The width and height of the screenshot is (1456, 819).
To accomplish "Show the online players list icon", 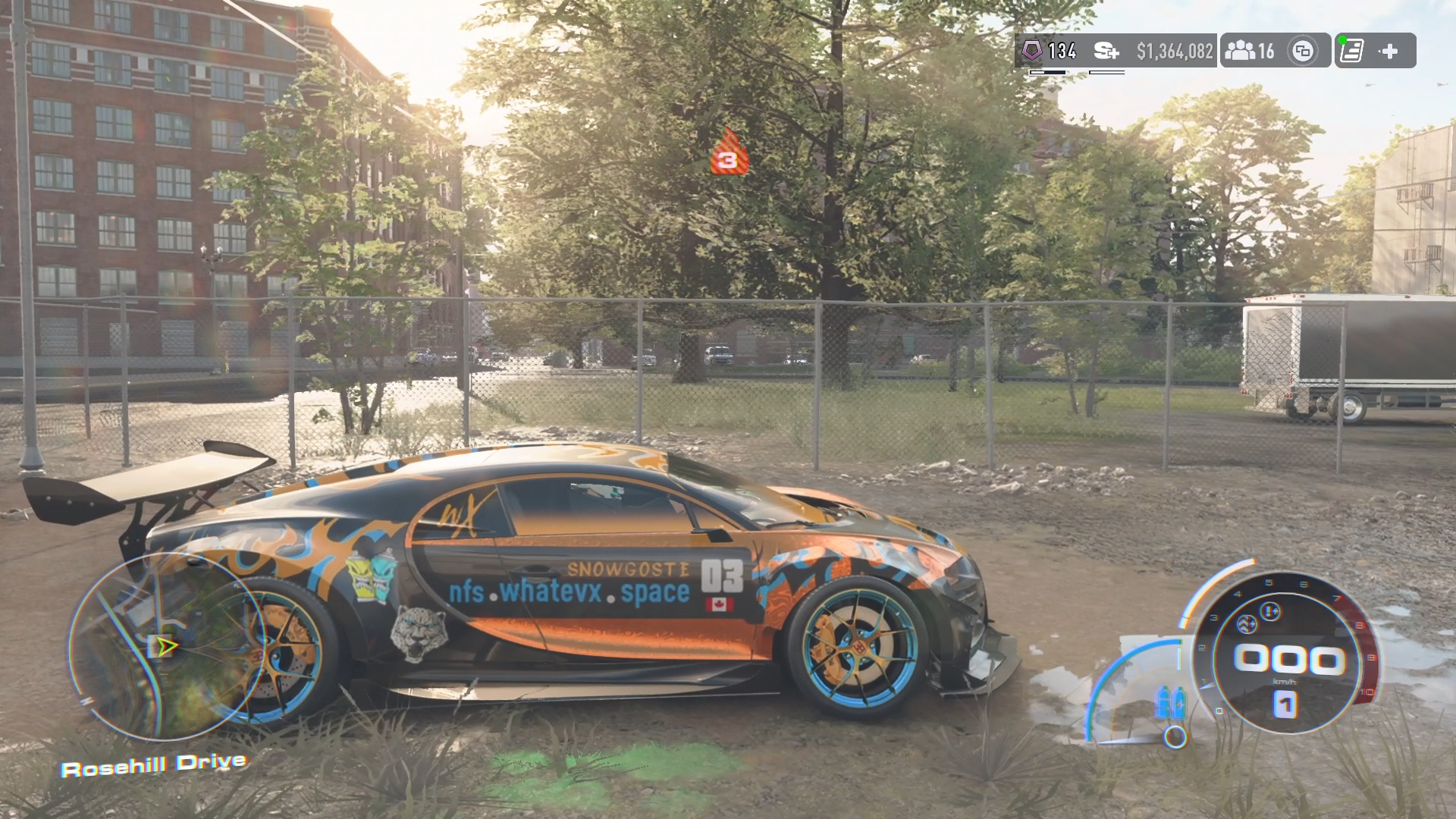I will coord(1241,51).
